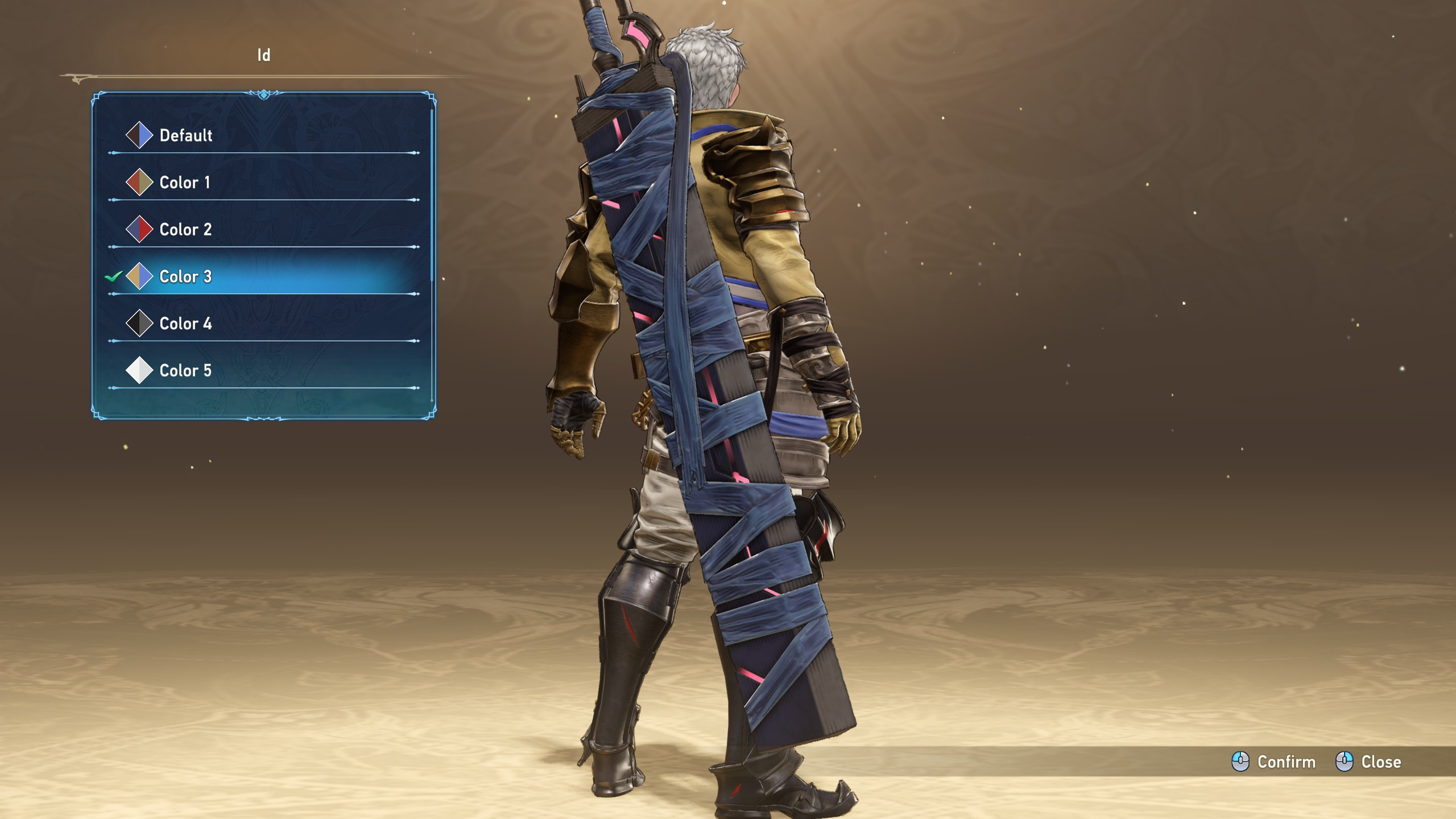This screenshot has height=819, width=1456.
Task: Close the color selection screen
Action: point(1368,762)
